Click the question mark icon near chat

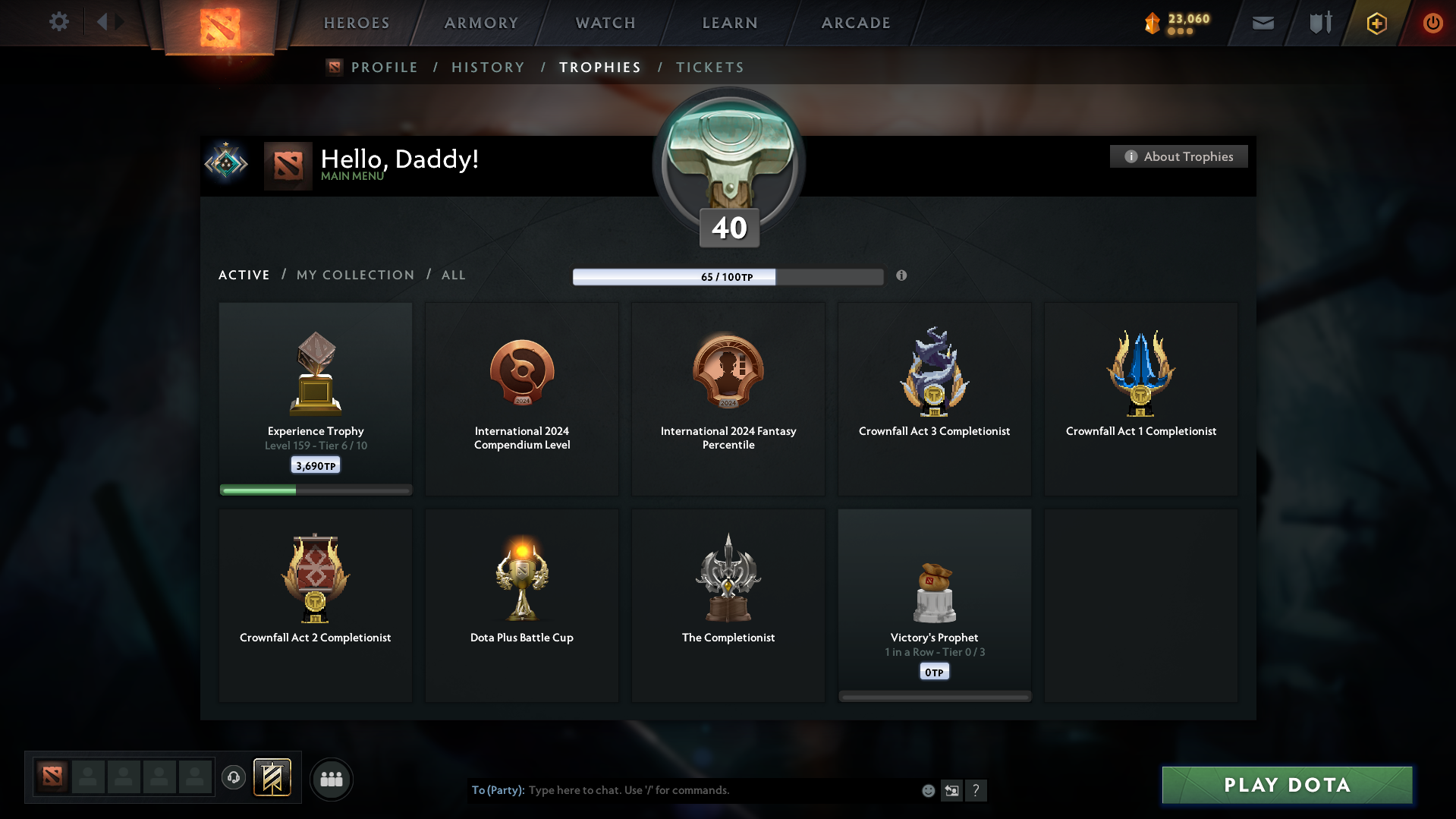(x=976, y=790)
